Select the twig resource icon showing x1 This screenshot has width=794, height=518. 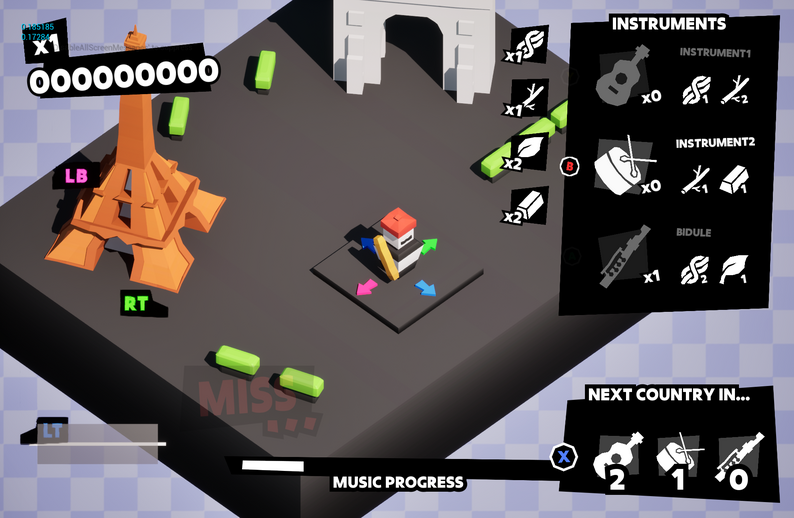533,97
